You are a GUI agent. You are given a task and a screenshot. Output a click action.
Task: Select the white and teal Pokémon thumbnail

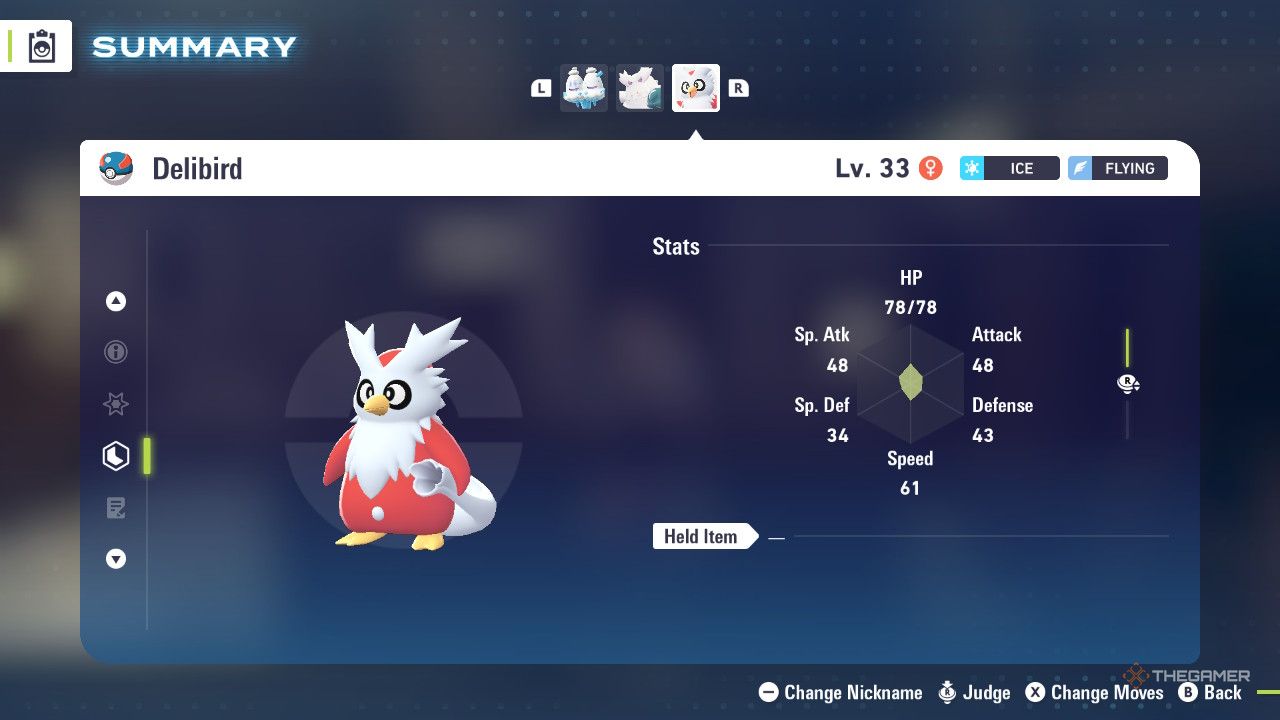point(640,88)
